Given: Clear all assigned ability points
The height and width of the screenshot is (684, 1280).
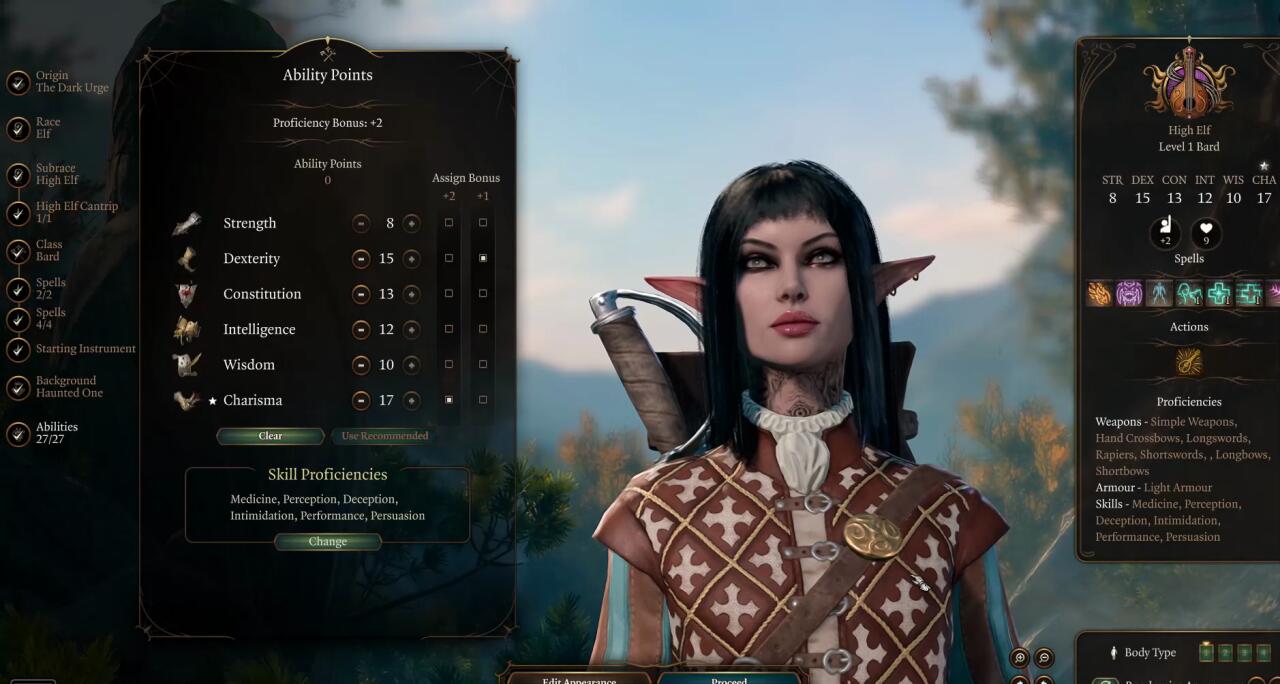Looking at the screenshot, I should [x=270, y=436].
